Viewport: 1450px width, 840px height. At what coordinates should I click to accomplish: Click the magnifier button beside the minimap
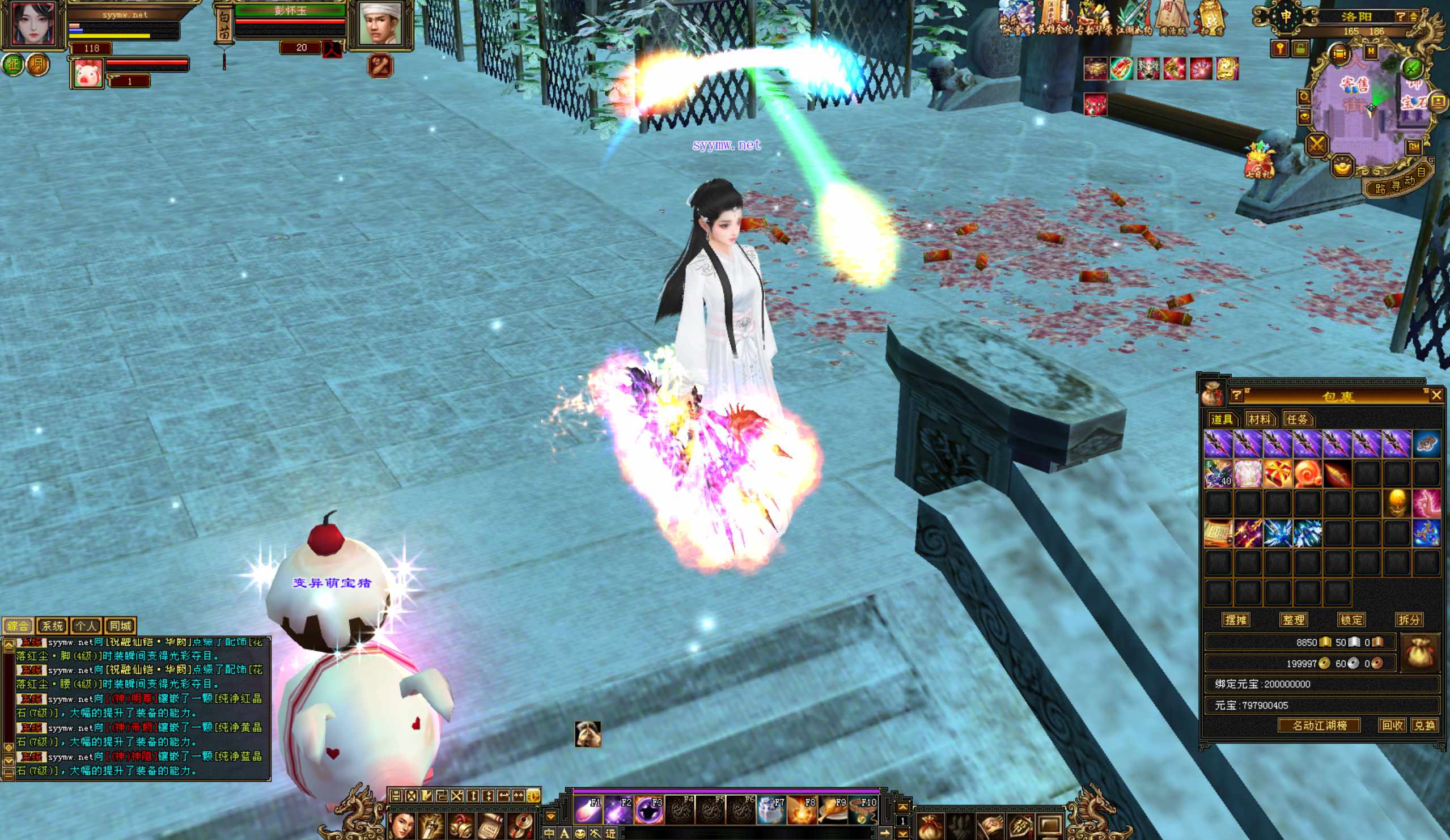pyautogui.click(x=1304, y=96)
